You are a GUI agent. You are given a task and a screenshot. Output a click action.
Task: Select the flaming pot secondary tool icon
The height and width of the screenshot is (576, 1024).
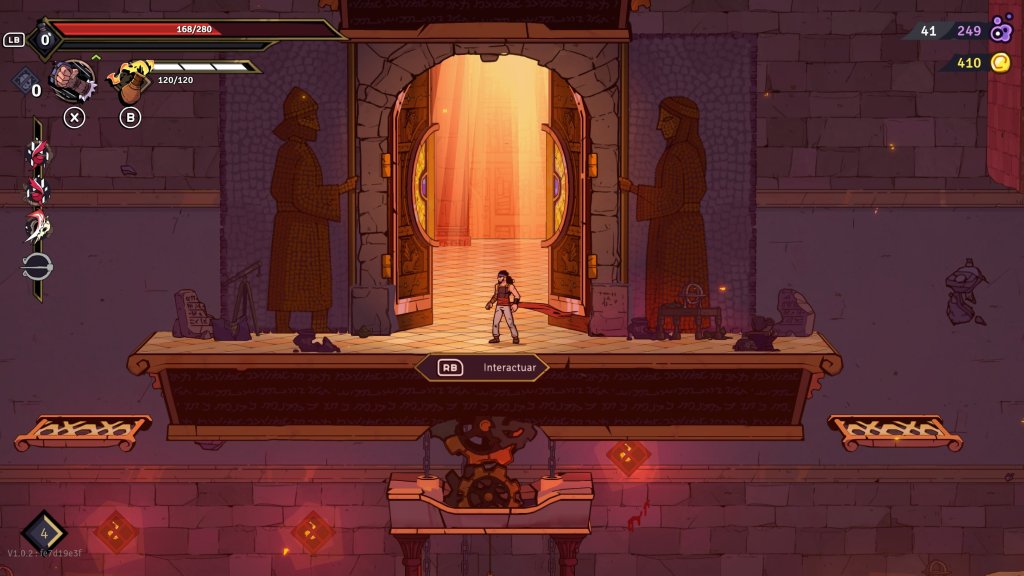130,82
